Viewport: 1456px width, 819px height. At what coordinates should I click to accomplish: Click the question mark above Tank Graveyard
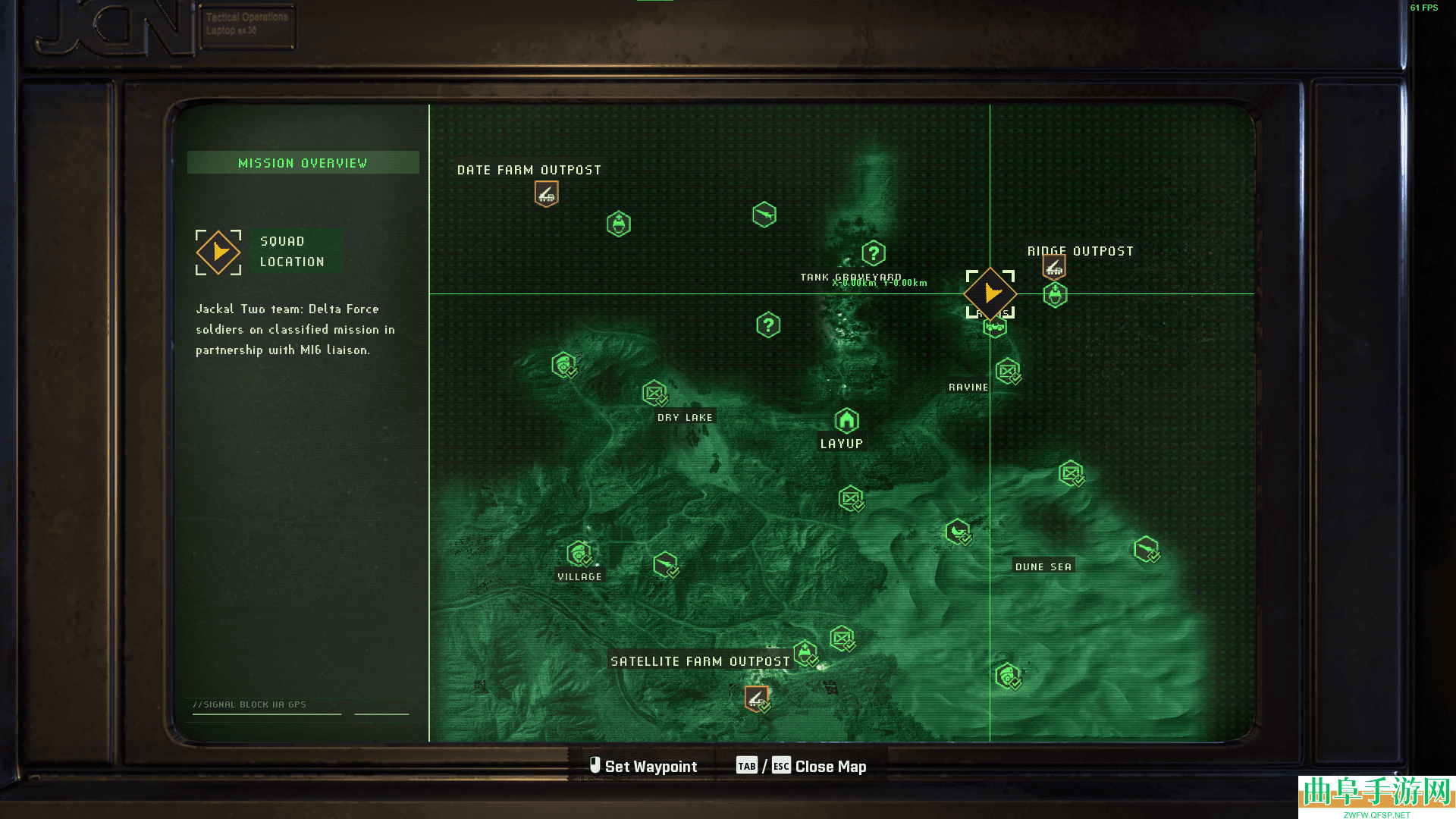(x=874, y=253)
